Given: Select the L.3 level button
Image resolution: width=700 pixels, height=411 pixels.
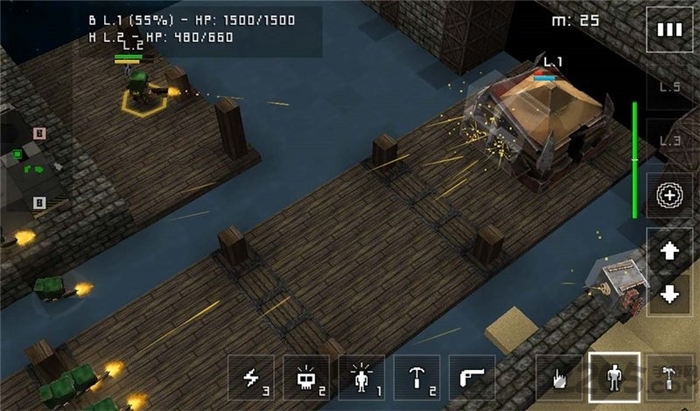Looking at the screenshot, I should pyautogui.click(x=667, y=140).
